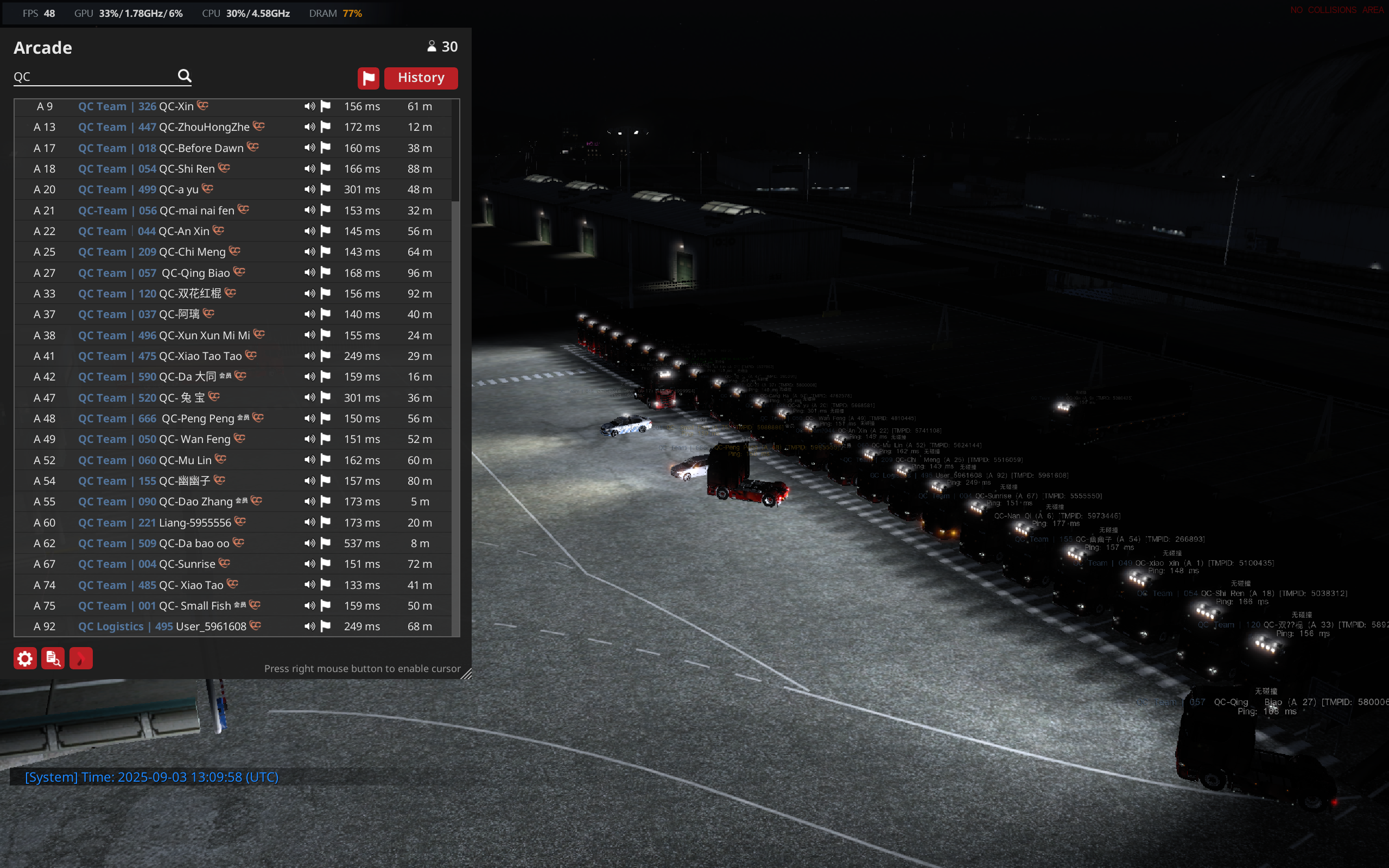Screen dimensions: 1389x868
Task: Mute voice for 018 QC-Before Dawn
Action: [x=309, y=148]
